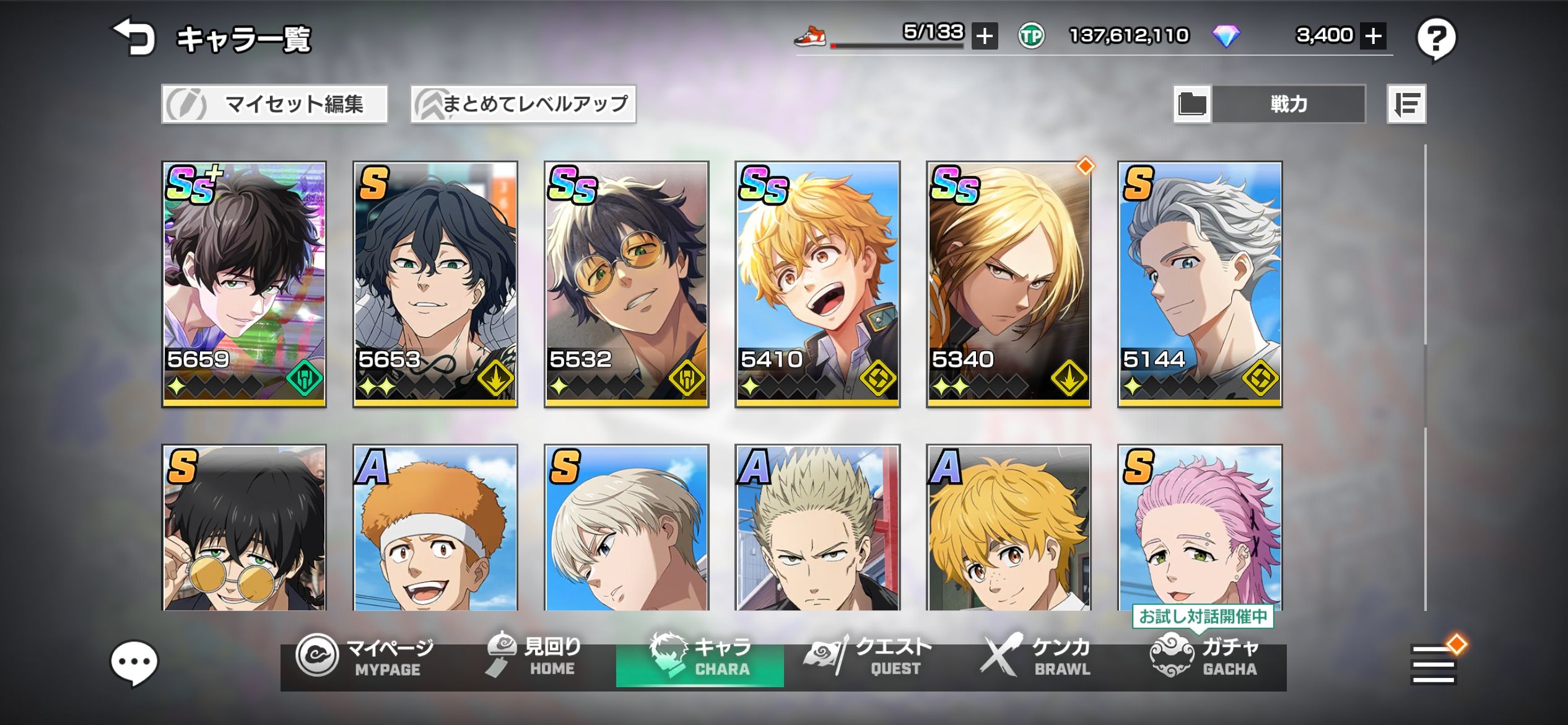Choose the S card with 5653 power
The width and height of the screenshot is (1568, 725).
pos(435,284)
